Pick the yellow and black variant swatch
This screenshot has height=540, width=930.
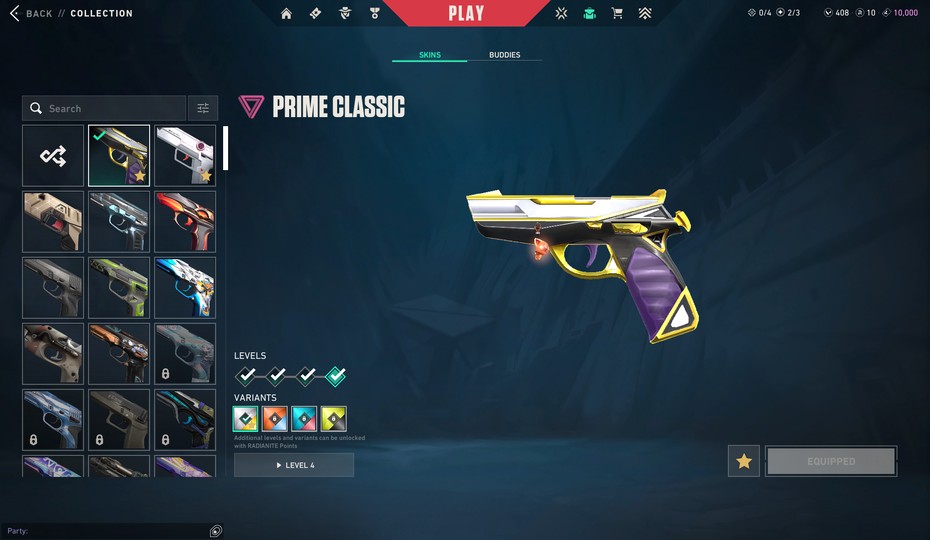point(334,419)
